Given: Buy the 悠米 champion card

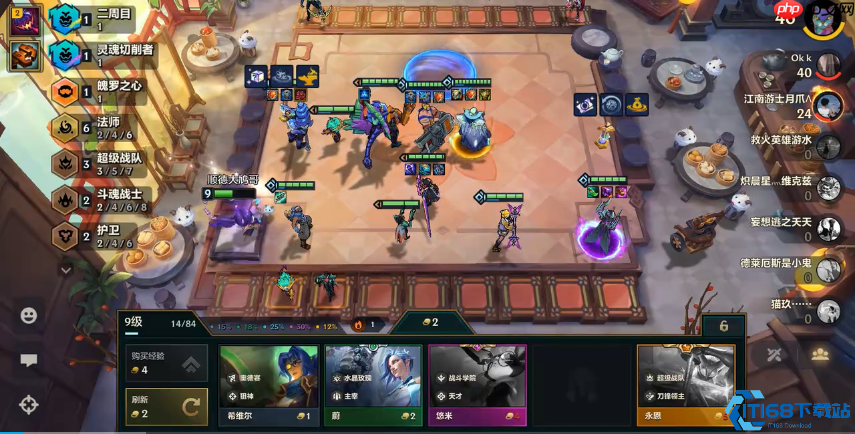Looking at the screenshot, I should [x=477, y=384].
